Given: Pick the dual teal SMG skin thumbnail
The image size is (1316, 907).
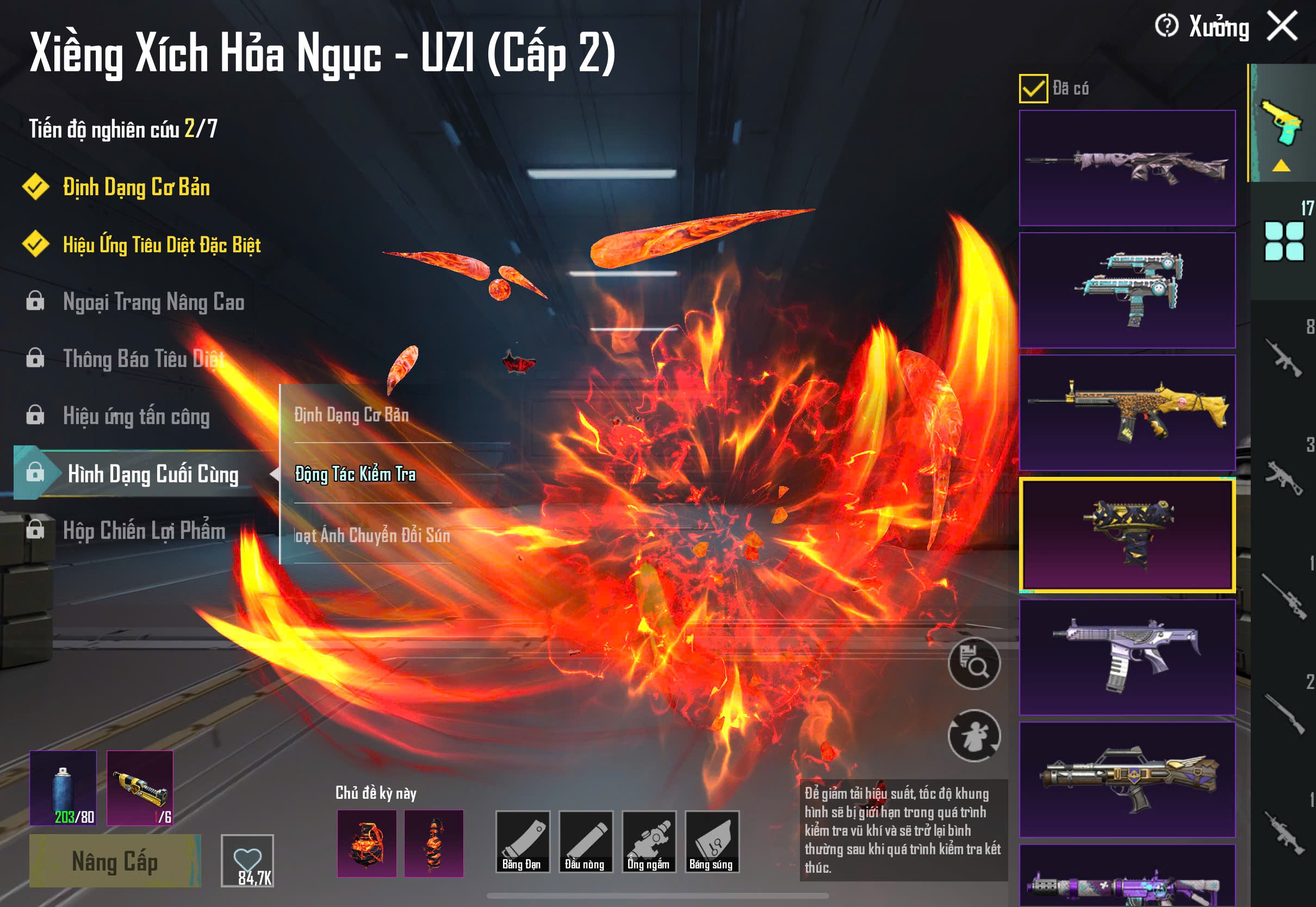Looking at the screenshot, I should click(x=1127, y=290).
